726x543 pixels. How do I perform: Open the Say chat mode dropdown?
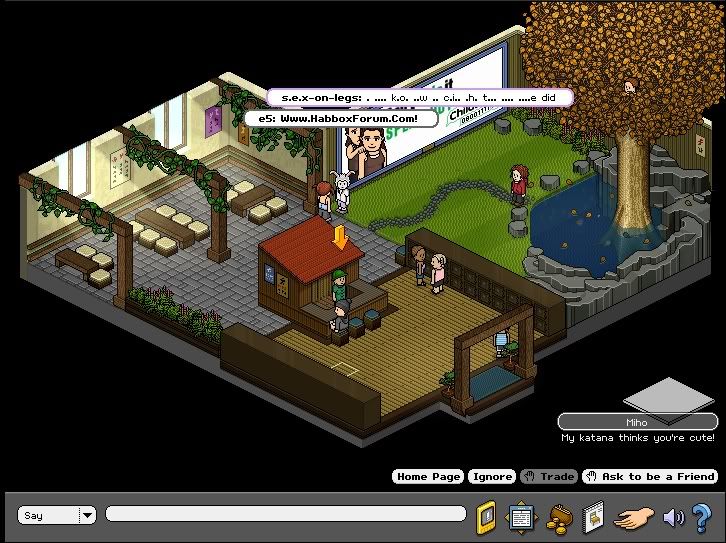[87, 515]
